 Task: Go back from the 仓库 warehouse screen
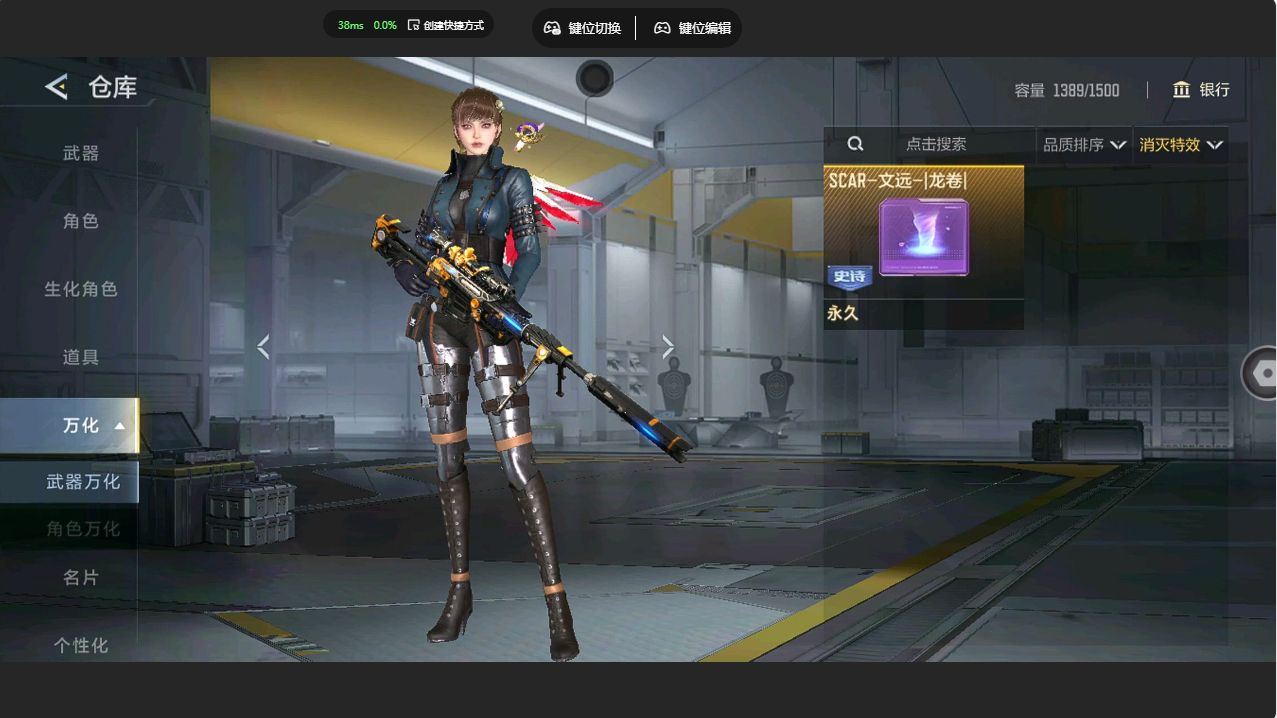pos(56,87)
